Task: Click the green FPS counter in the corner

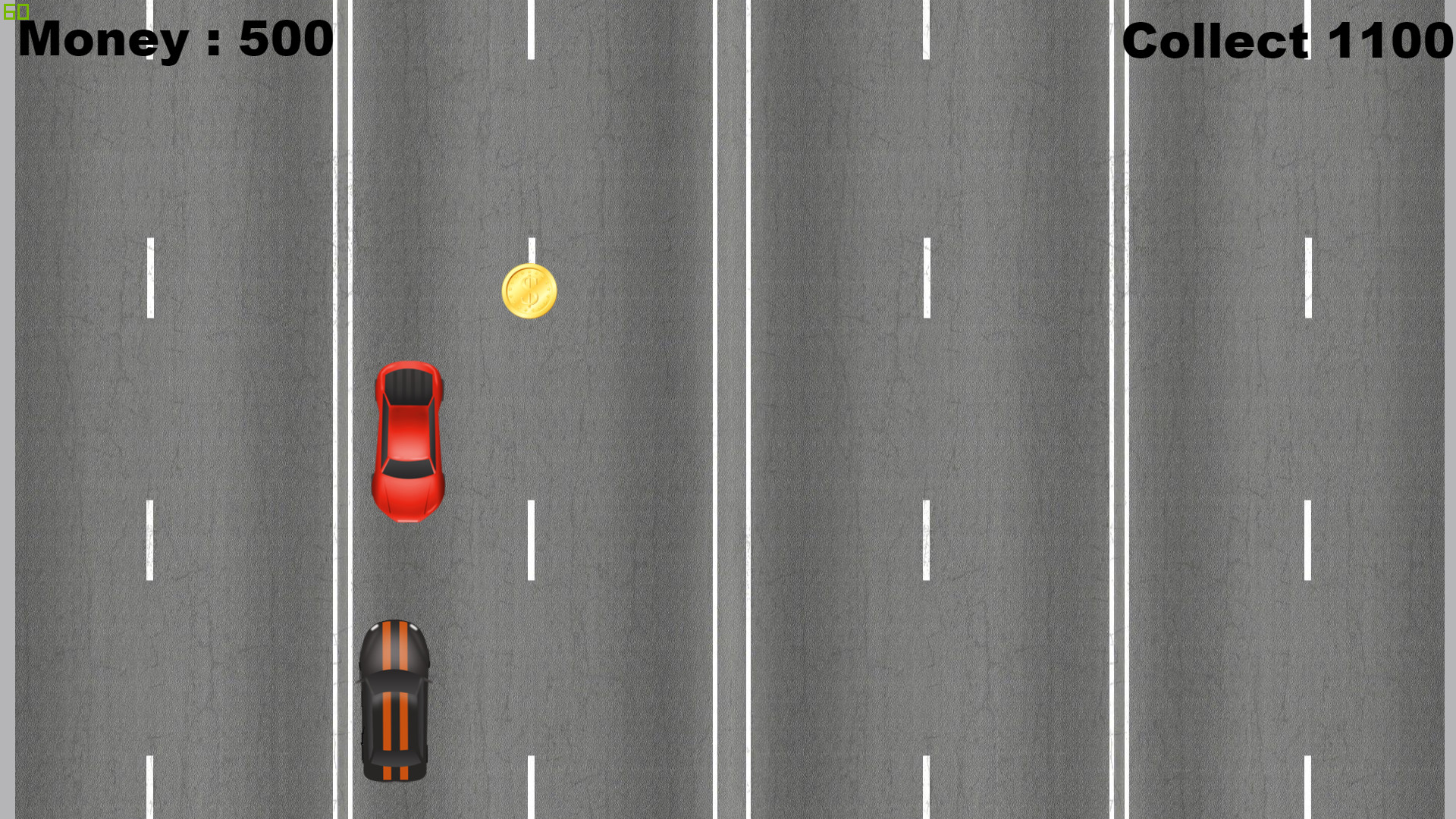Action: pos(15,11)
